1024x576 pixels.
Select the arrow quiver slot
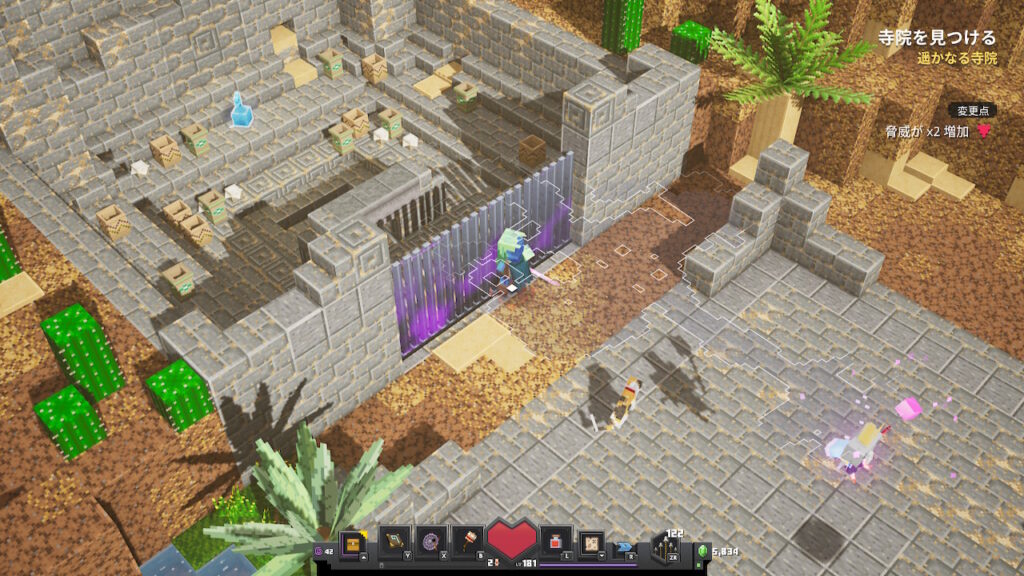[x=666, y=546]
